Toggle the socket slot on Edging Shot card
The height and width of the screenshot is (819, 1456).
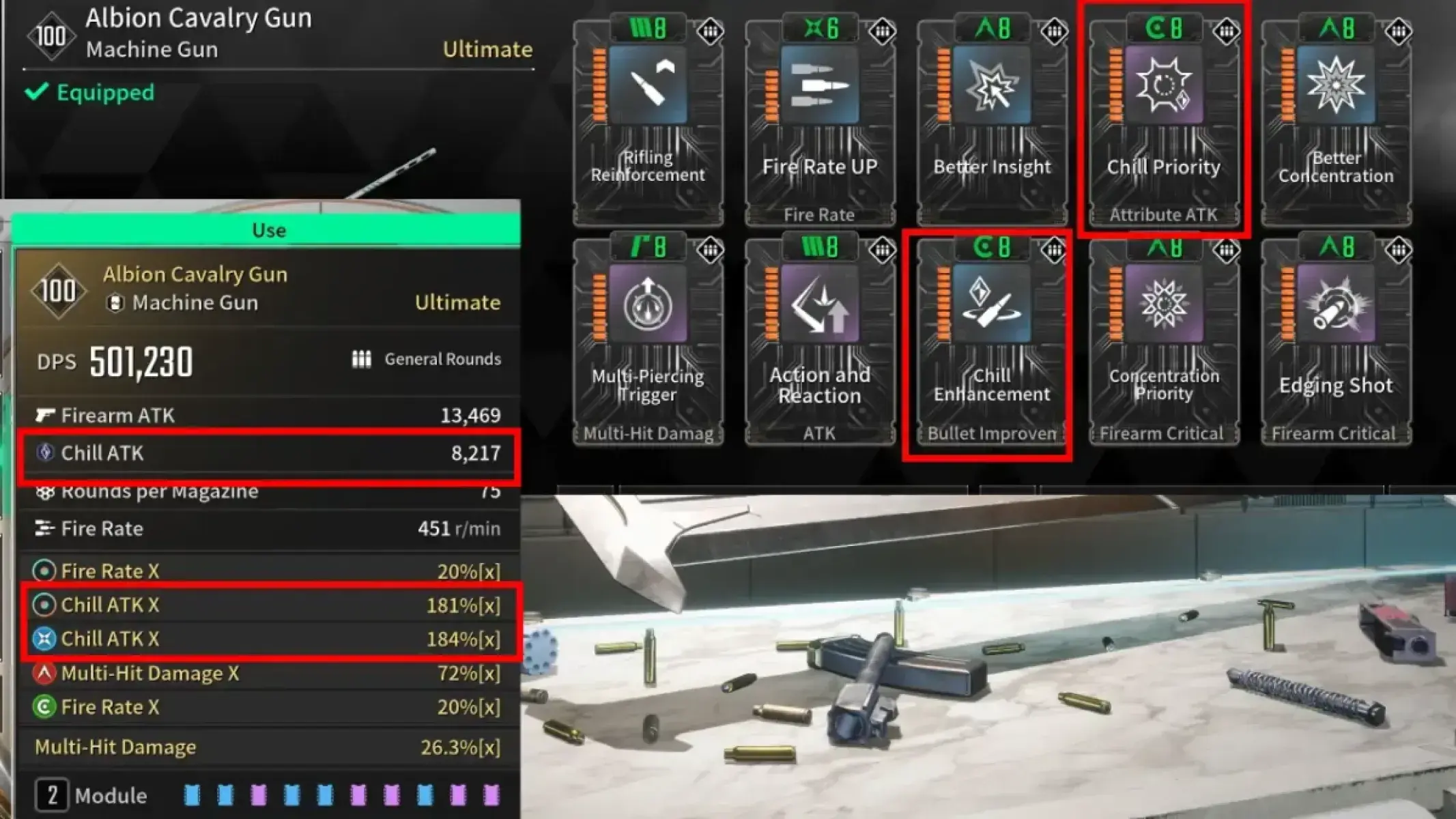coord(1399,249)
